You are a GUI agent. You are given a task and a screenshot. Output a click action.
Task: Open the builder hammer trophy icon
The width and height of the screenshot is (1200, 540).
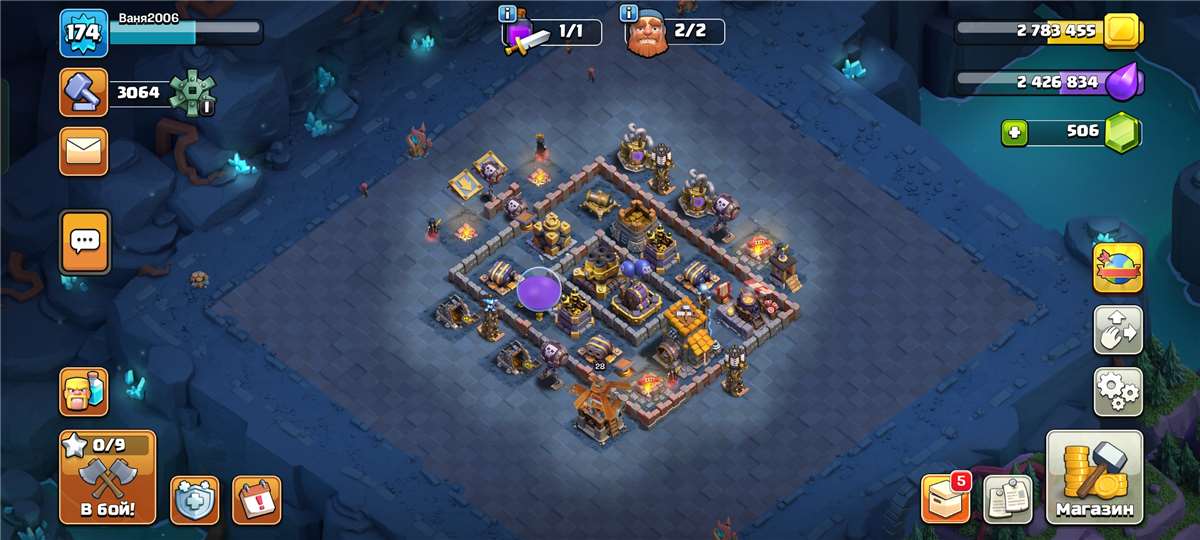pos(84,94)
